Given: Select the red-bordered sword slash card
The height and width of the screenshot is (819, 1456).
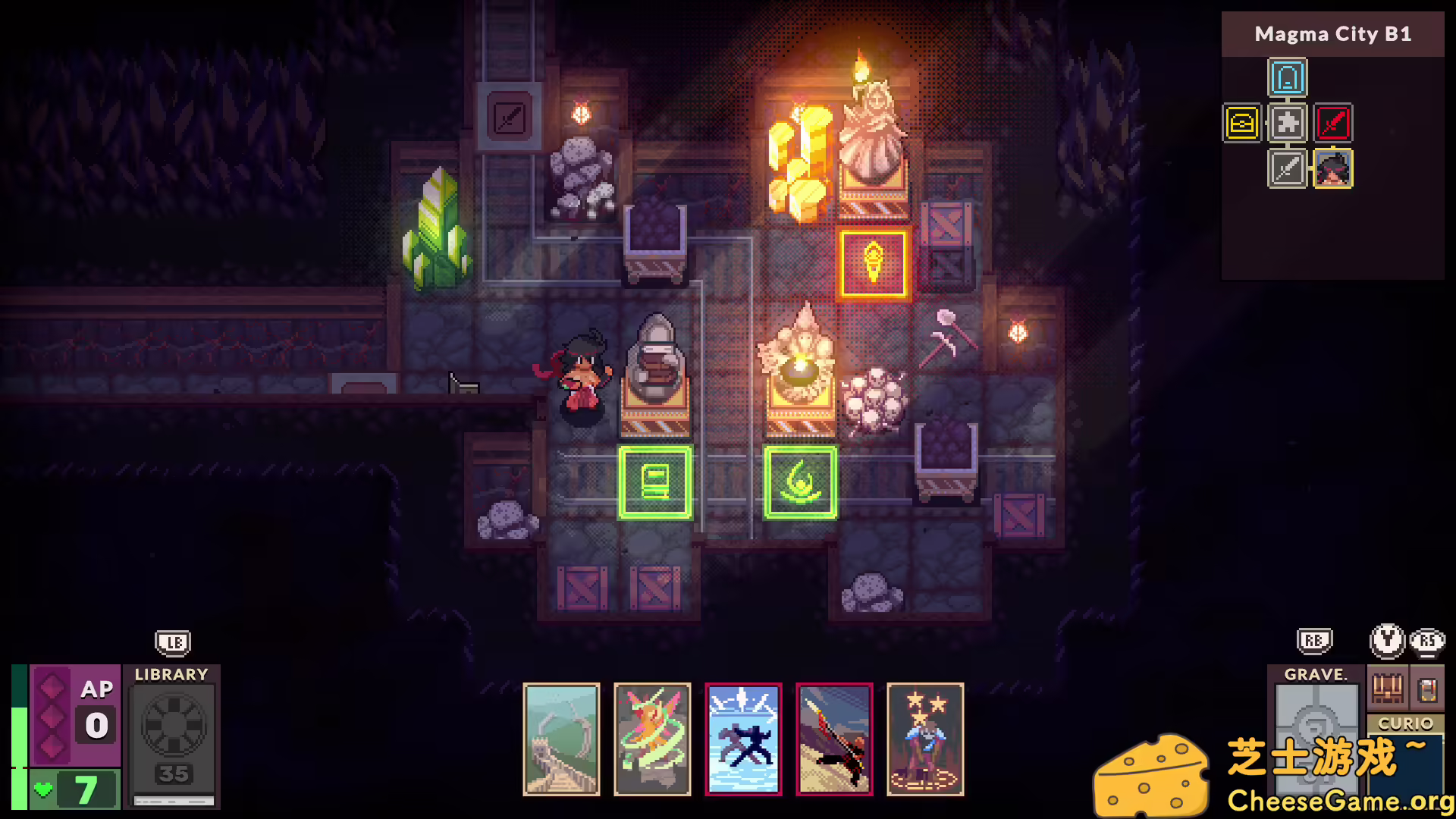Looking at the screenshot, I should click(x=834, y=739).
